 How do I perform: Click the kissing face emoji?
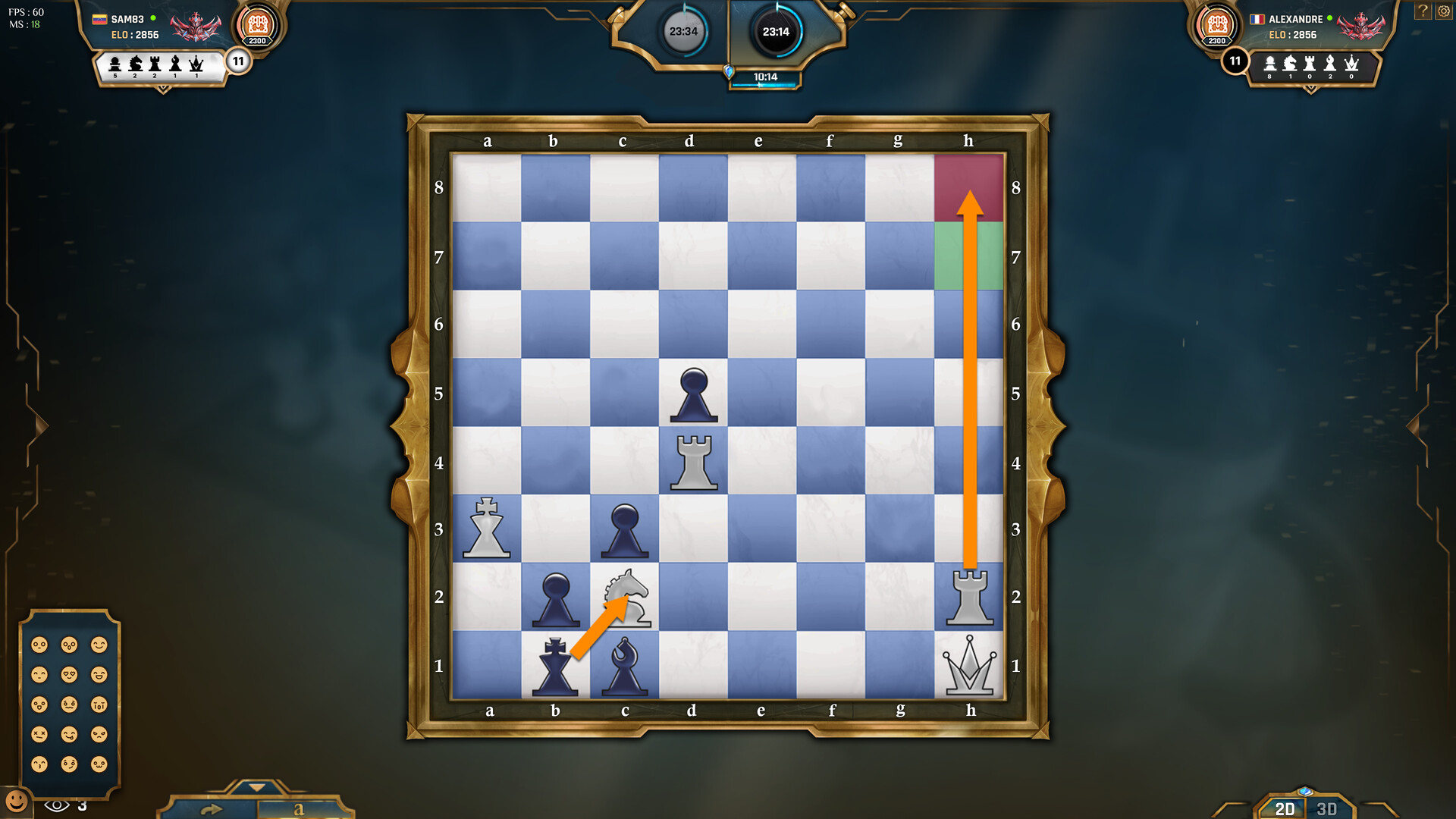click(39, 764)
